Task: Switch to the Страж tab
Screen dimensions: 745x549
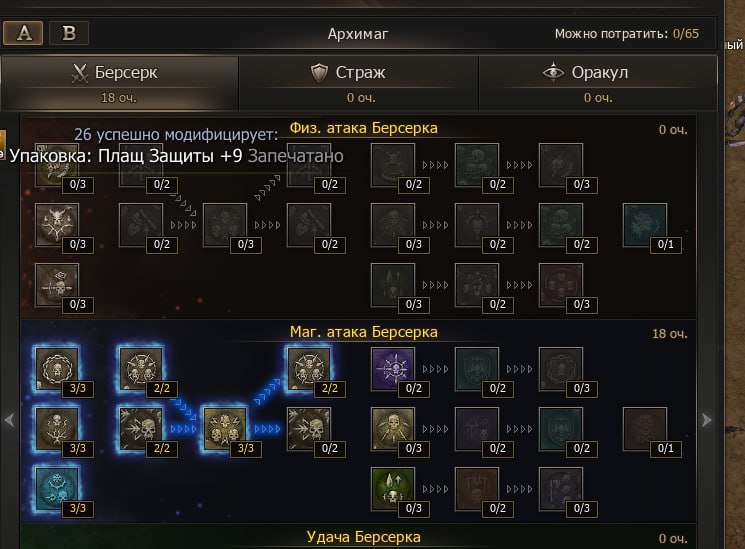Action: point(359,80)
